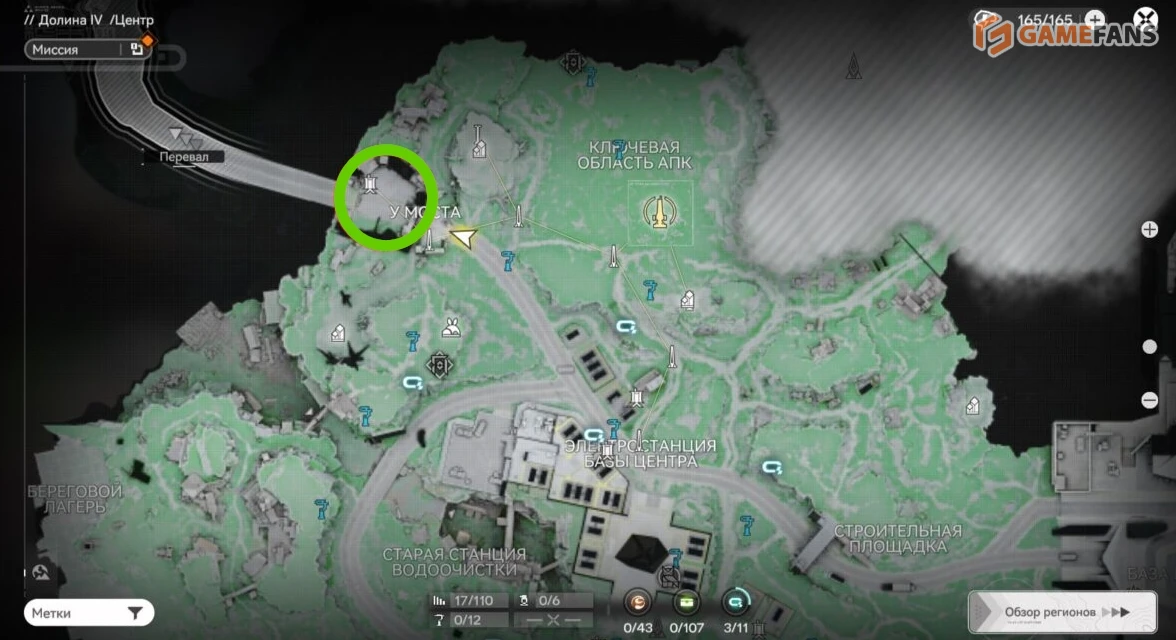This screenshot has width=1176, height=640.
Task: Click the round icon below Береговой лагерь
Action: 42,573
